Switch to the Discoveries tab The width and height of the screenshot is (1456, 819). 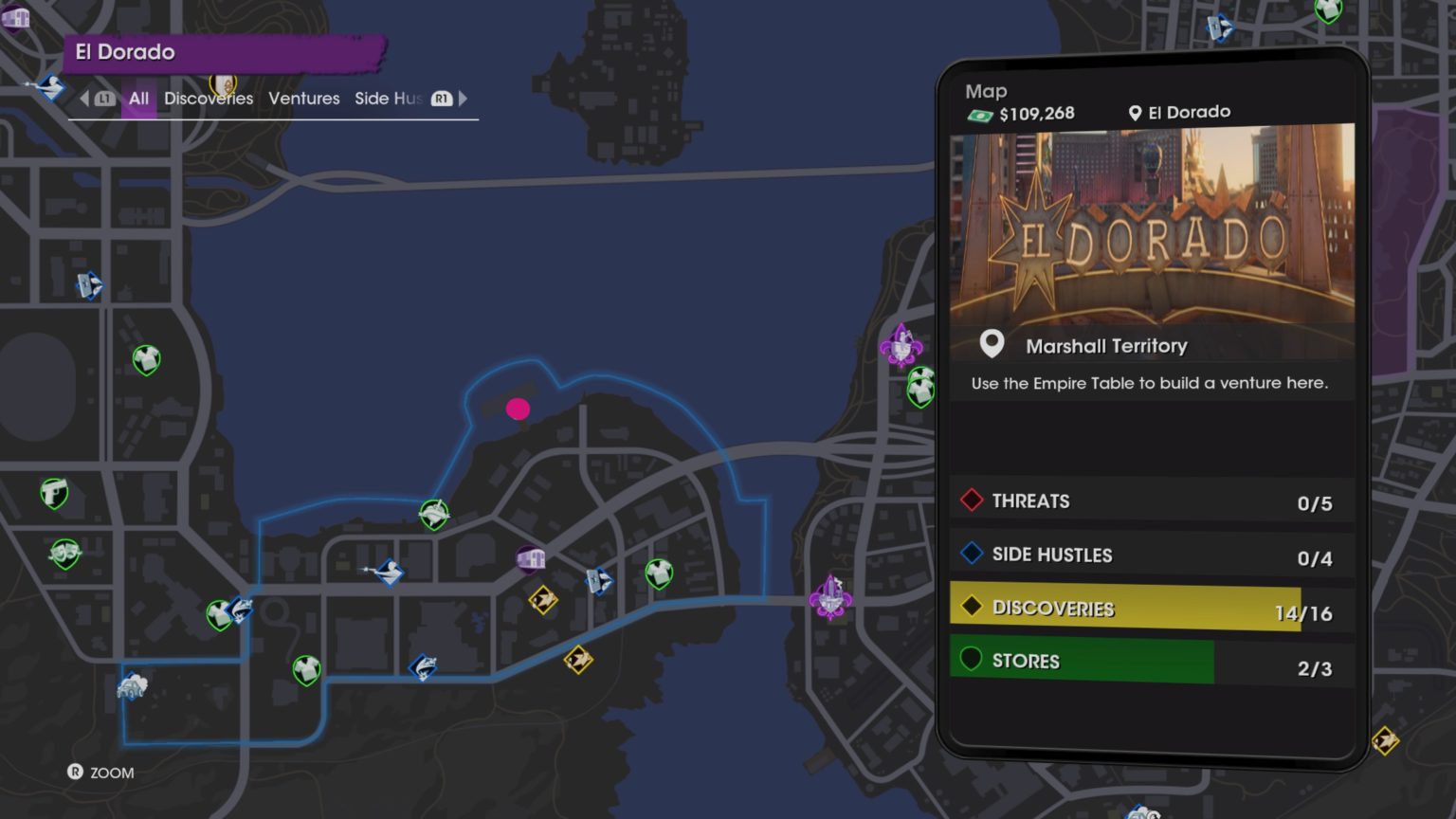(x=208, y=99)
